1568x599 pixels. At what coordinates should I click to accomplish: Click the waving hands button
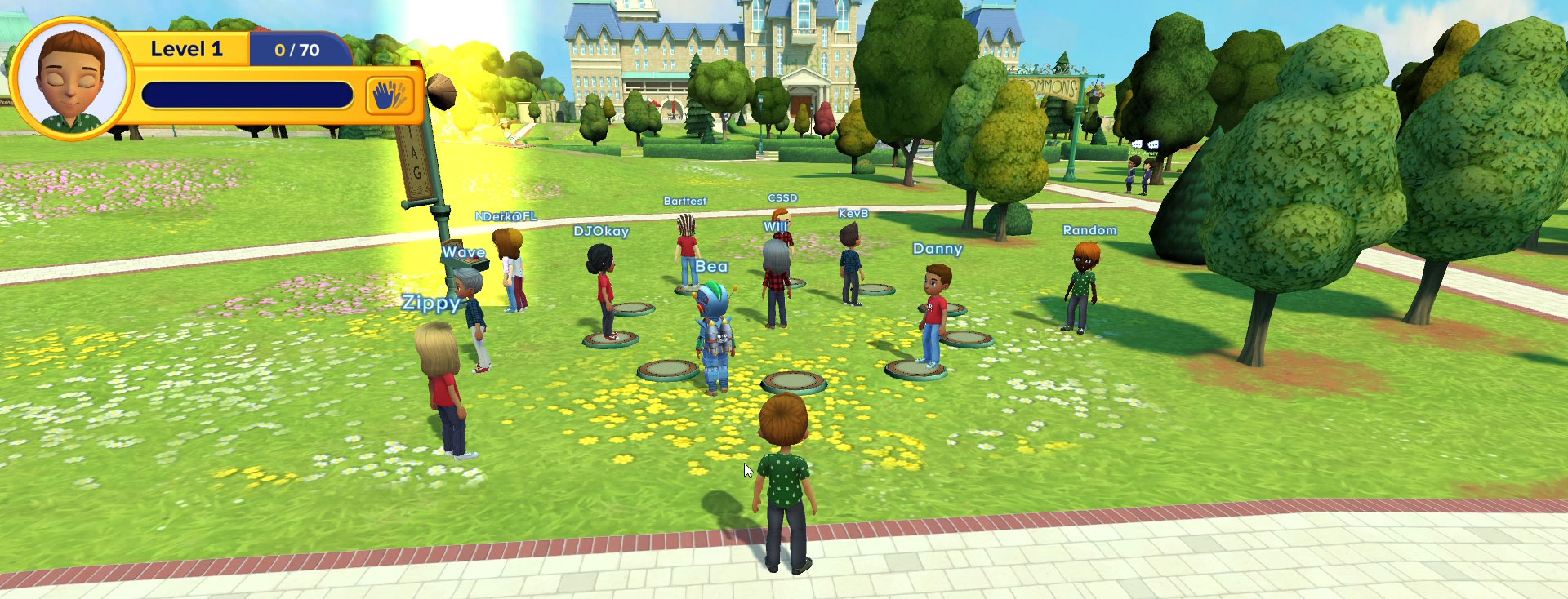click(390, 95)
